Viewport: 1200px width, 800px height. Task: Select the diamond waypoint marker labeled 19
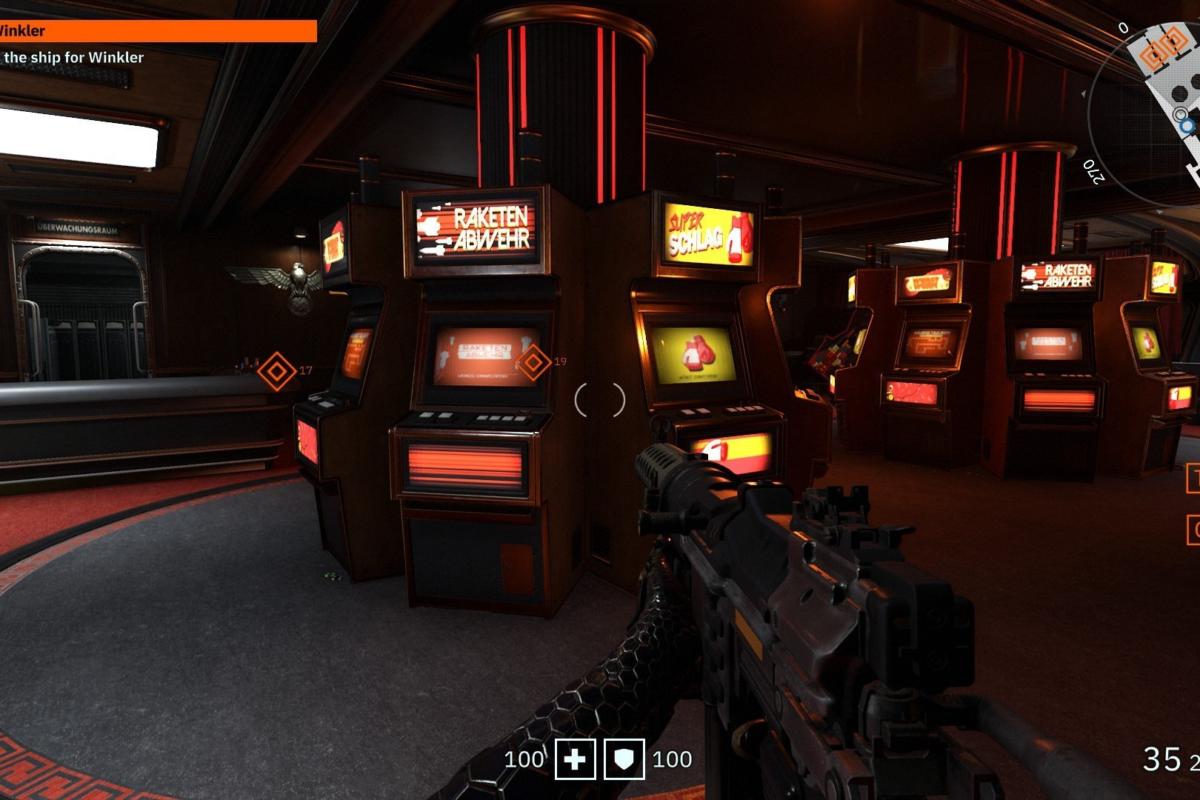click(533, 362)
